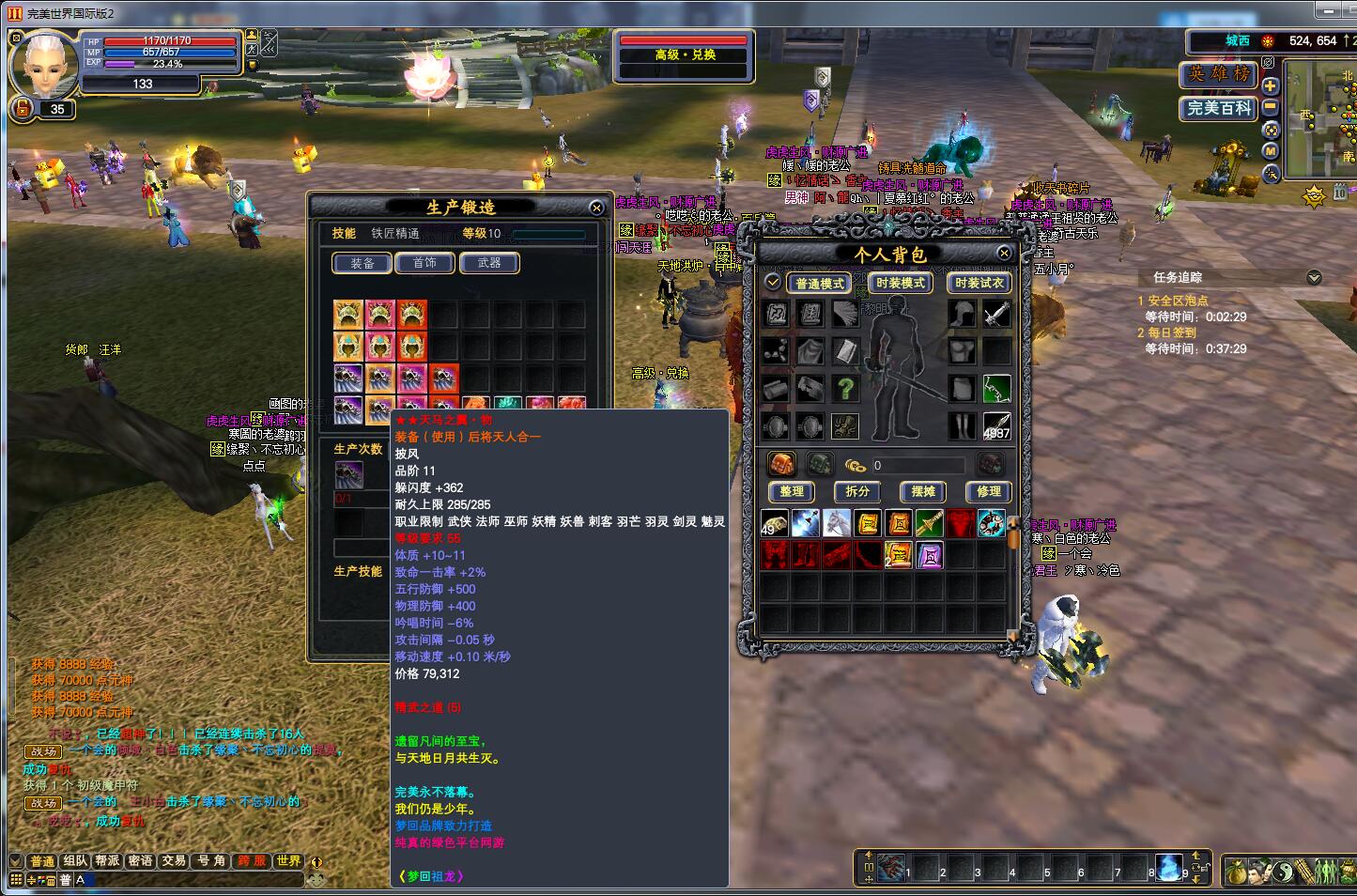This screenshot has height=896, width=1357.
Task: Select the 帮派 chat channel tab
Action: 107,860
